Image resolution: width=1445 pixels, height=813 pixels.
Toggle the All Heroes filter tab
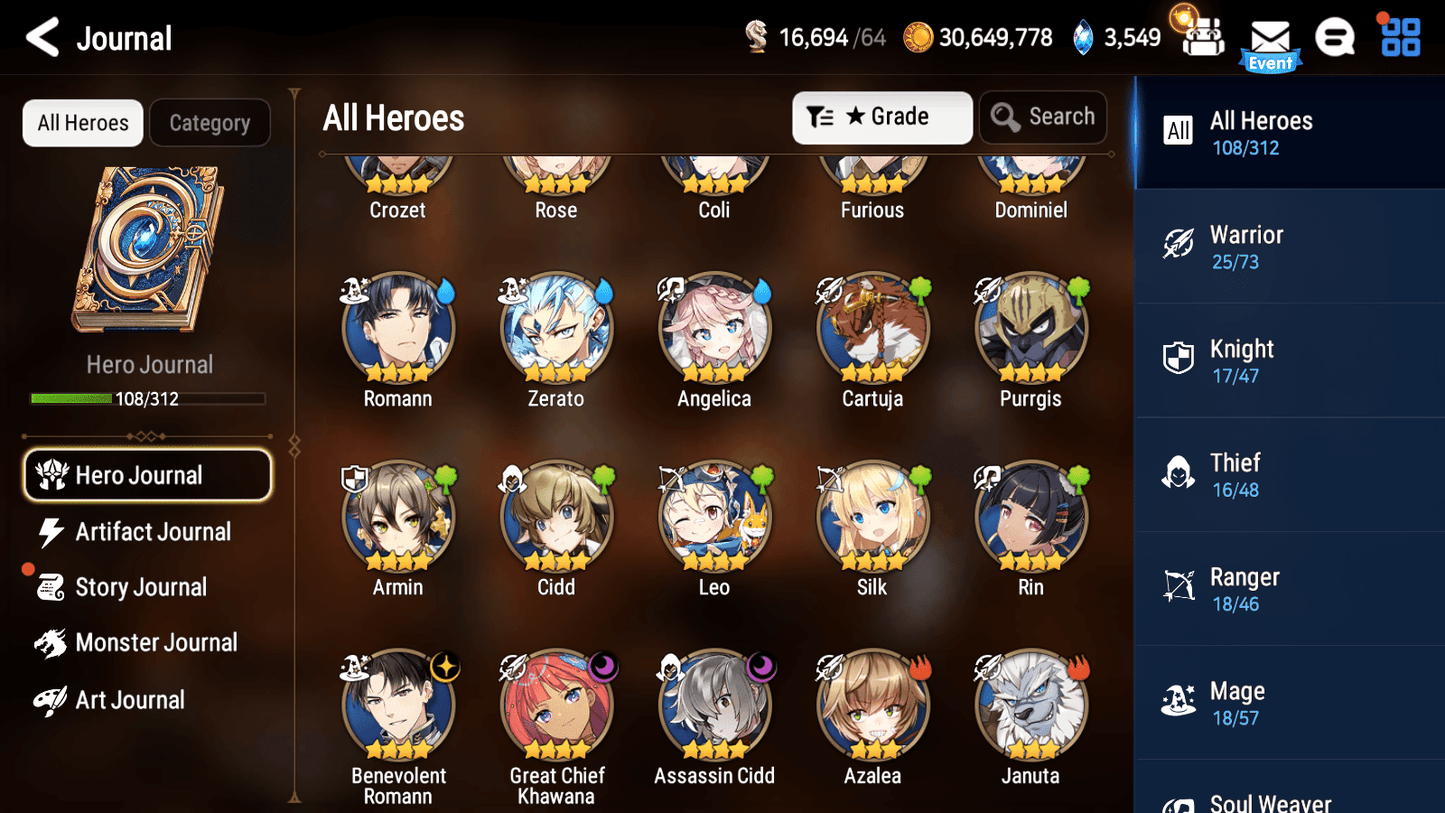(82, 122)
